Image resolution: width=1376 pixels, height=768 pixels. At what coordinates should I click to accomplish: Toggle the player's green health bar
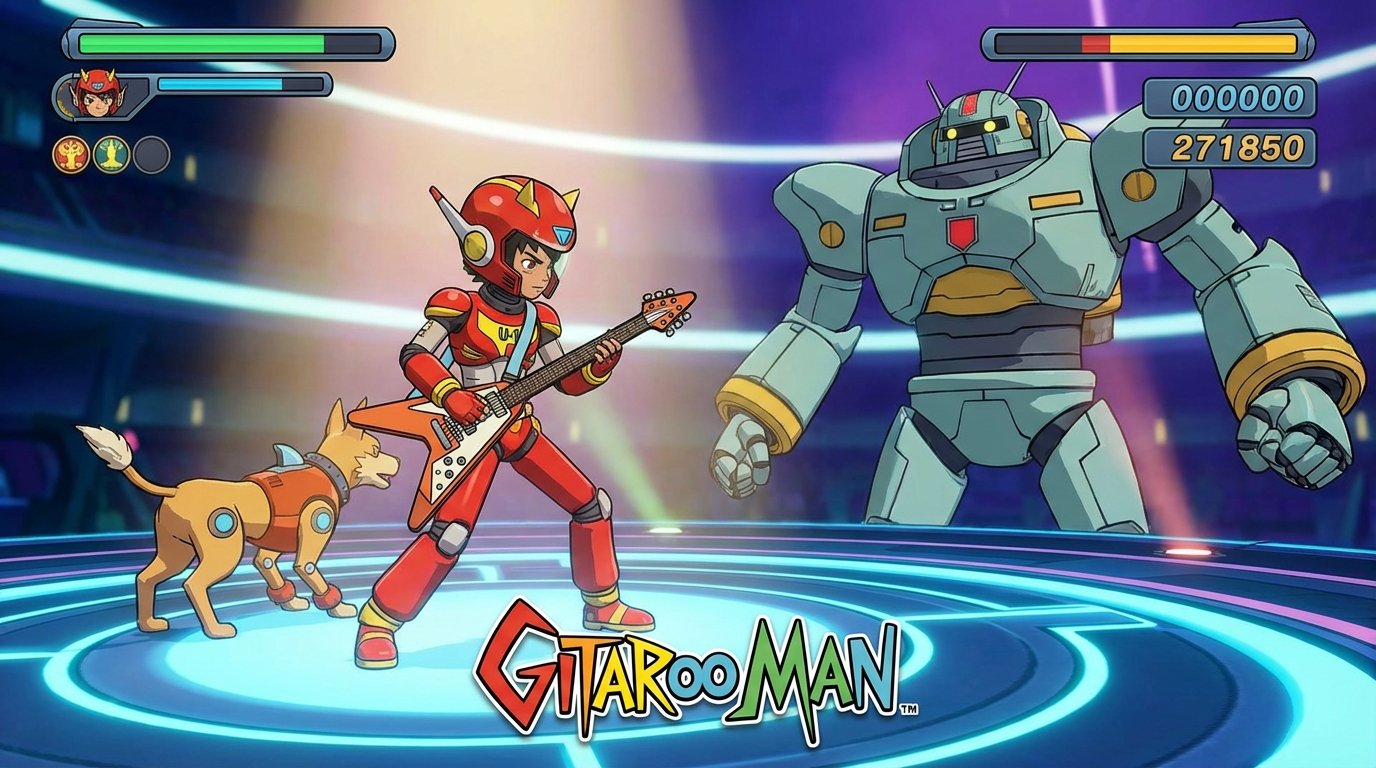pyautogui.click(x=200, y=44)
